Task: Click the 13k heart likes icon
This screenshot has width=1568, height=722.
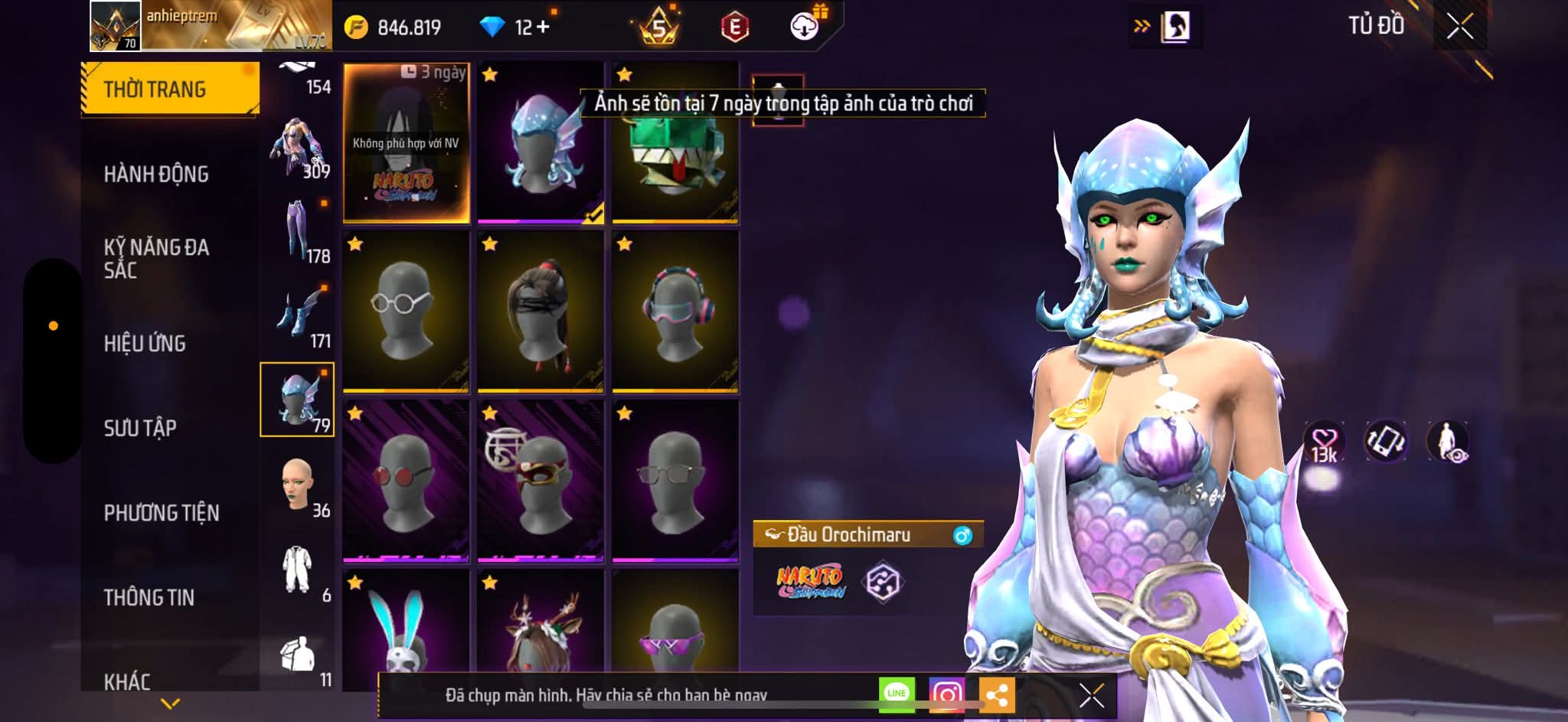Action: tap(1324, 442)
